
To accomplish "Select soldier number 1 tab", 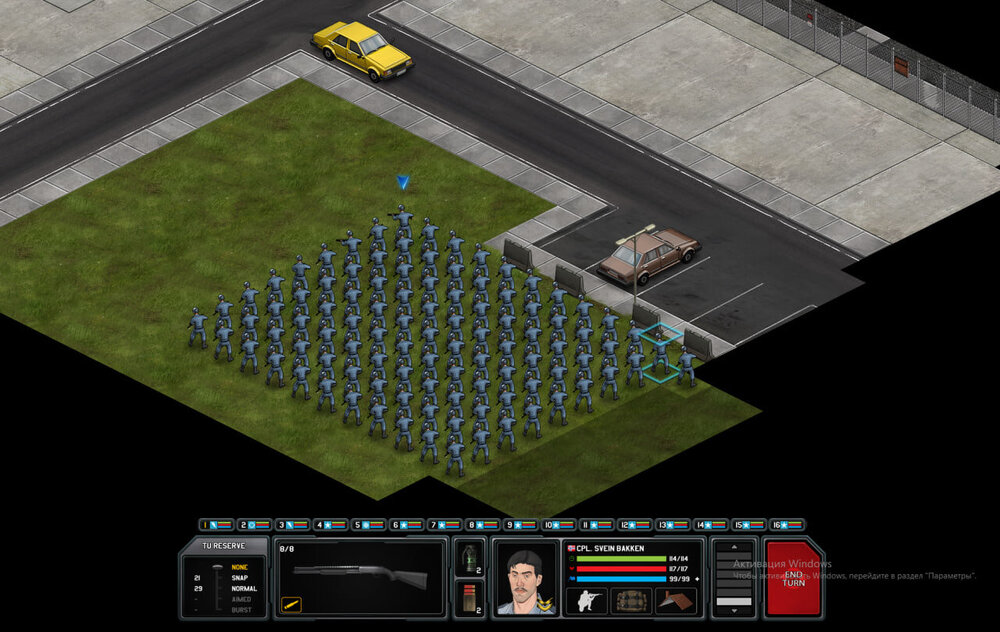I will [216, 524].
